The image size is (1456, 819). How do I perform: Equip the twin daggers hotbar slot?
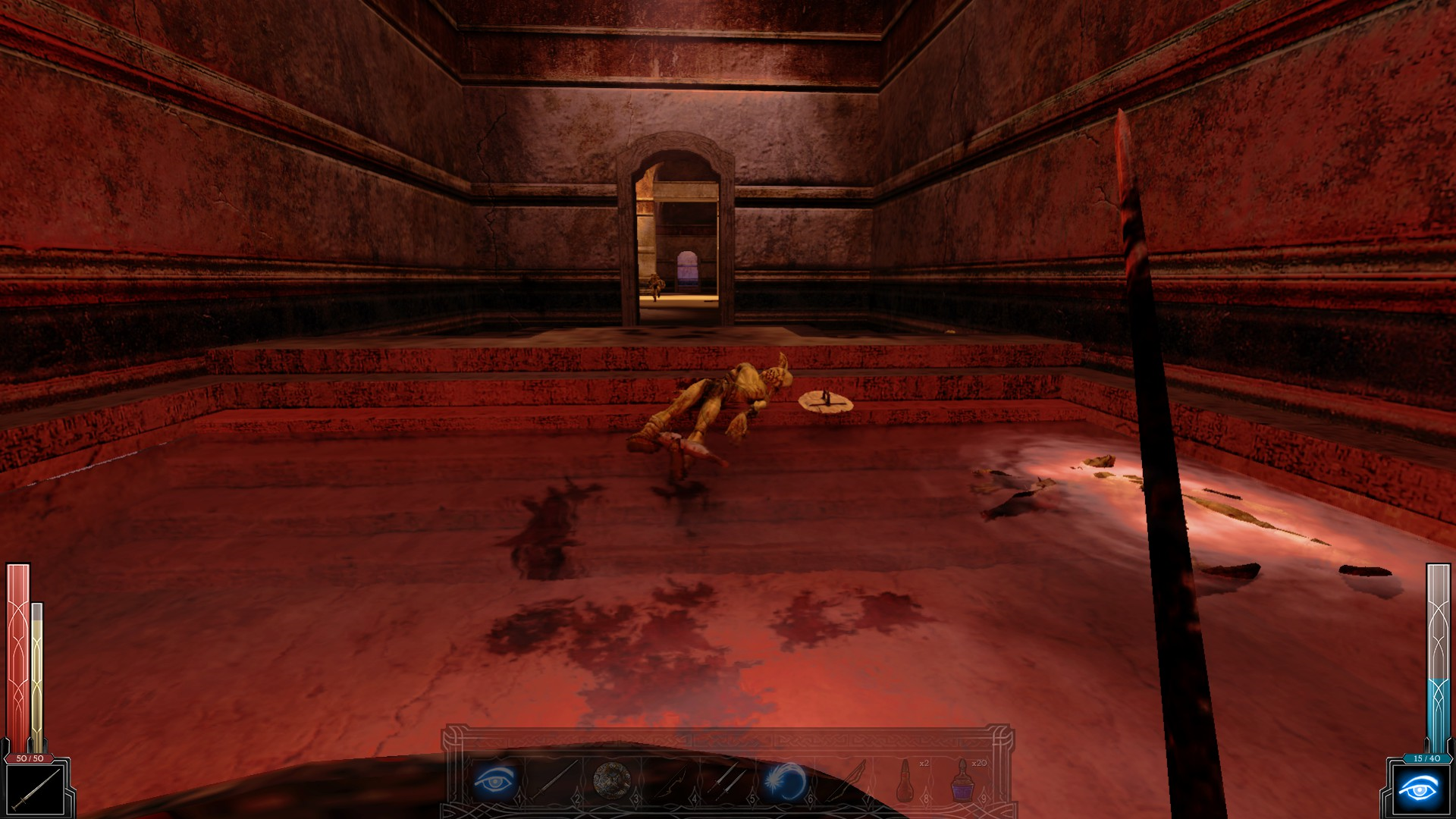[730, 781]
